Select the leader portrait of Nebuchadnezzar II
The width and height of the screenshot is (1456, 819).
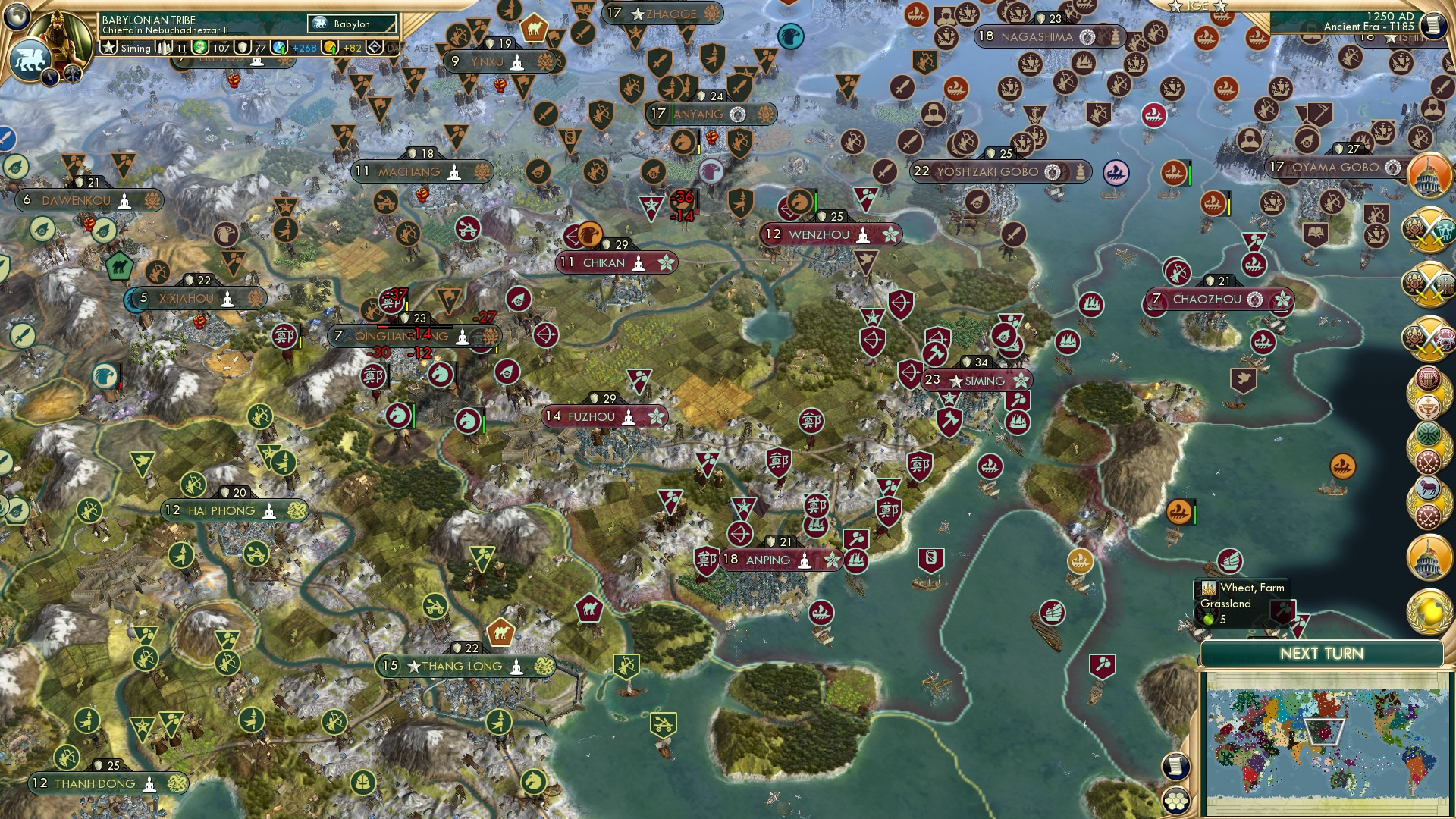(x=62, y=32)
